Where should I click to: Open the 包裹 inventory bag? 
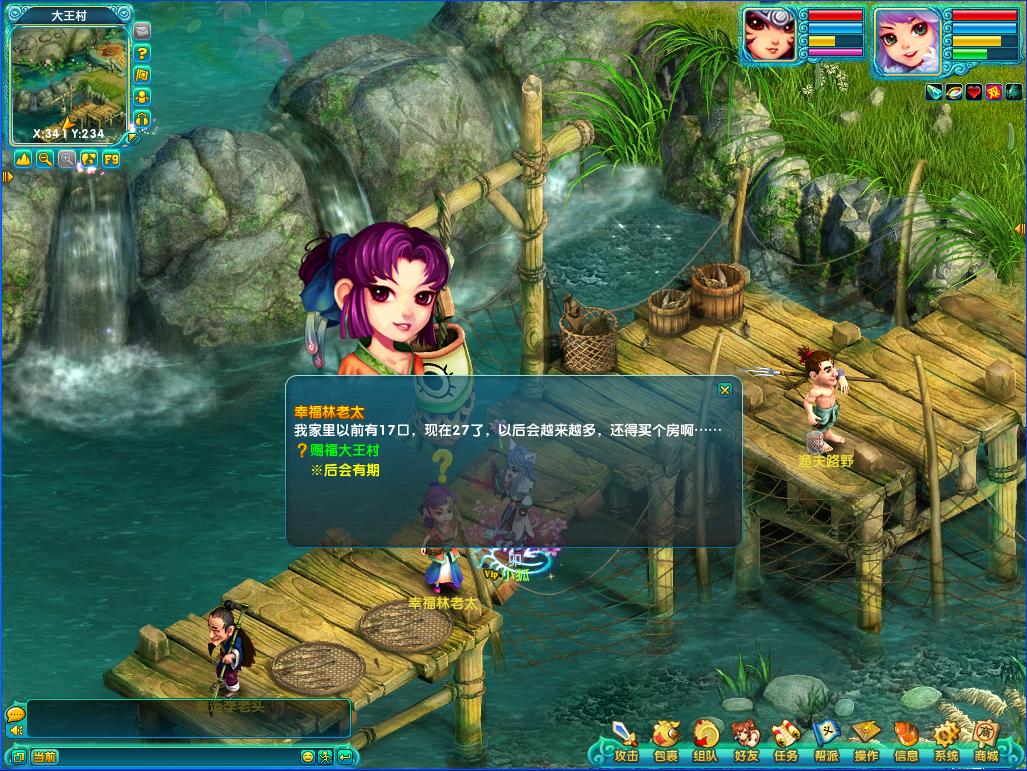coord(665,742)
